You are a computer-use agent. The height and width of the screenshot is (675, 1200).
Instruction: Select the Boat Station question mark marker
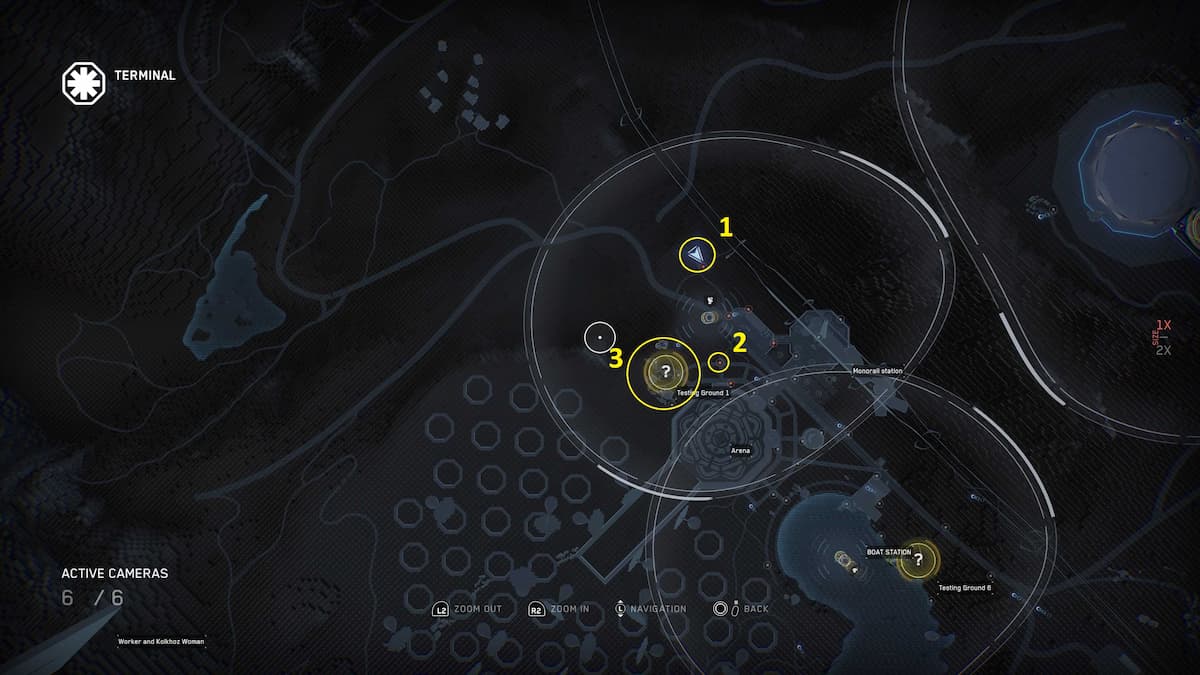(x=918, y=560)
